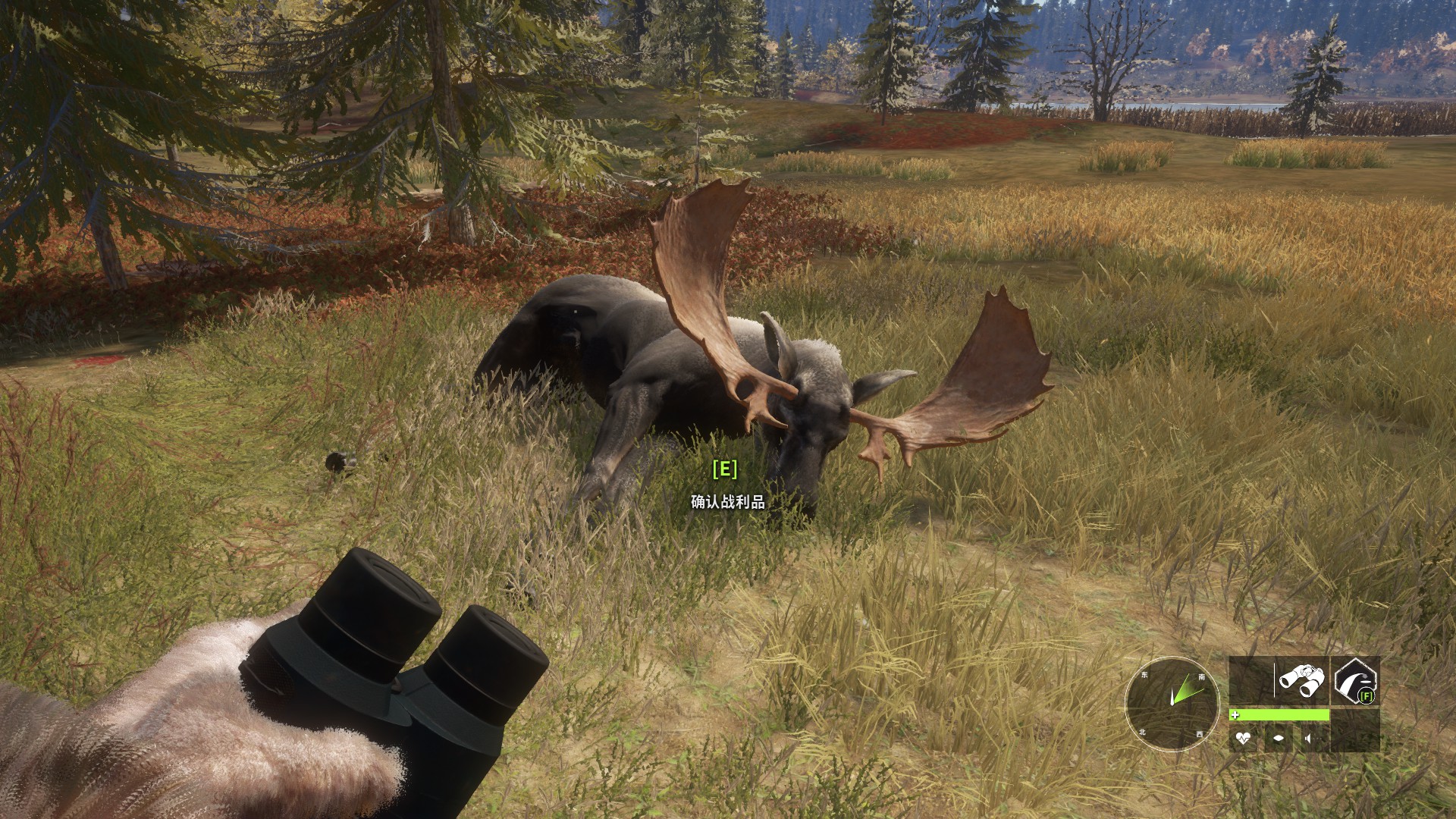Click the heart rate indicator icon

pyautogui.click(x=1243, y=738)
